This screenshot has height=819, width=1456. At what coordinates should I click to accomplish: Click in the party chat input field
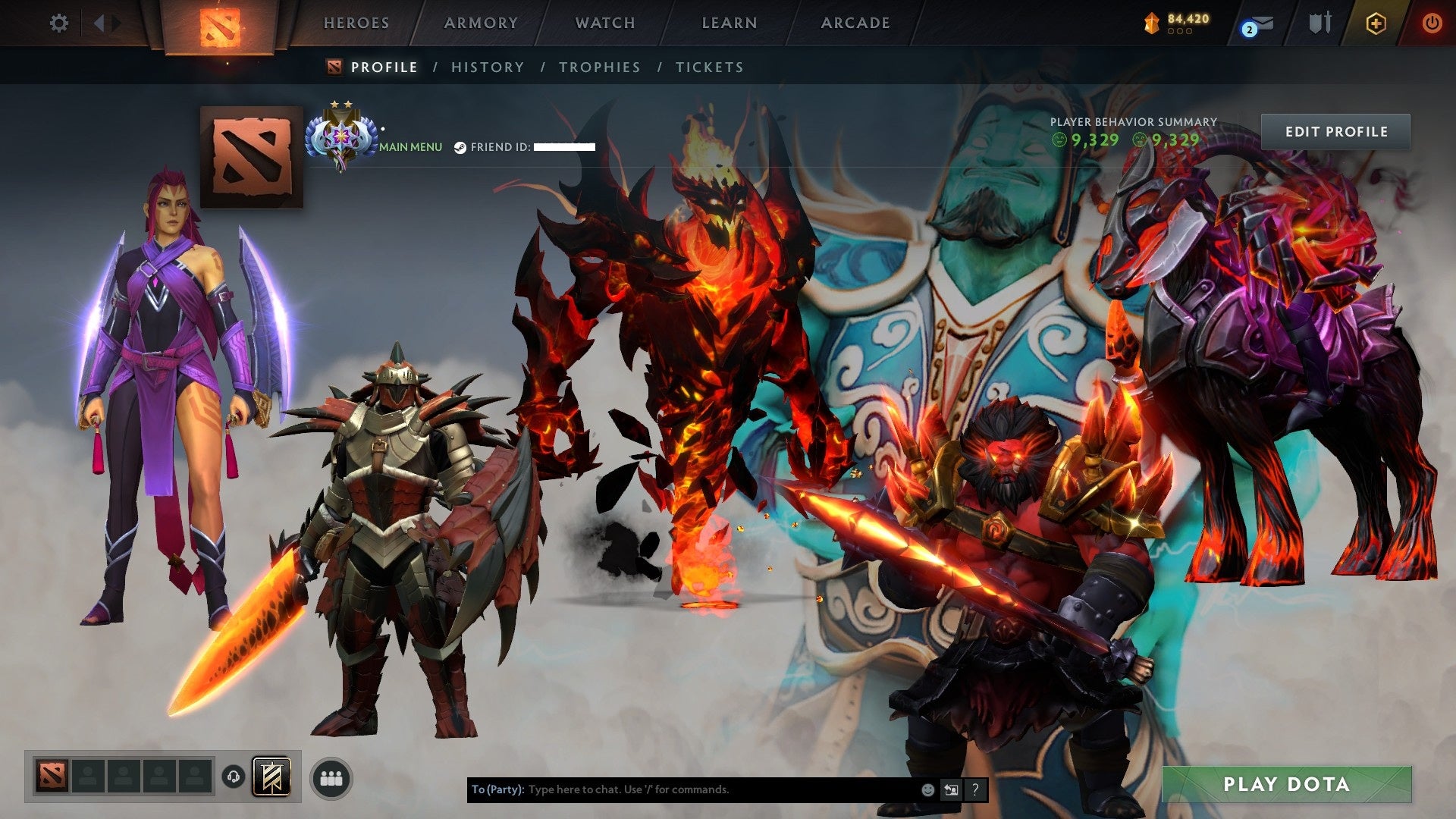click(x=682, y=789)
